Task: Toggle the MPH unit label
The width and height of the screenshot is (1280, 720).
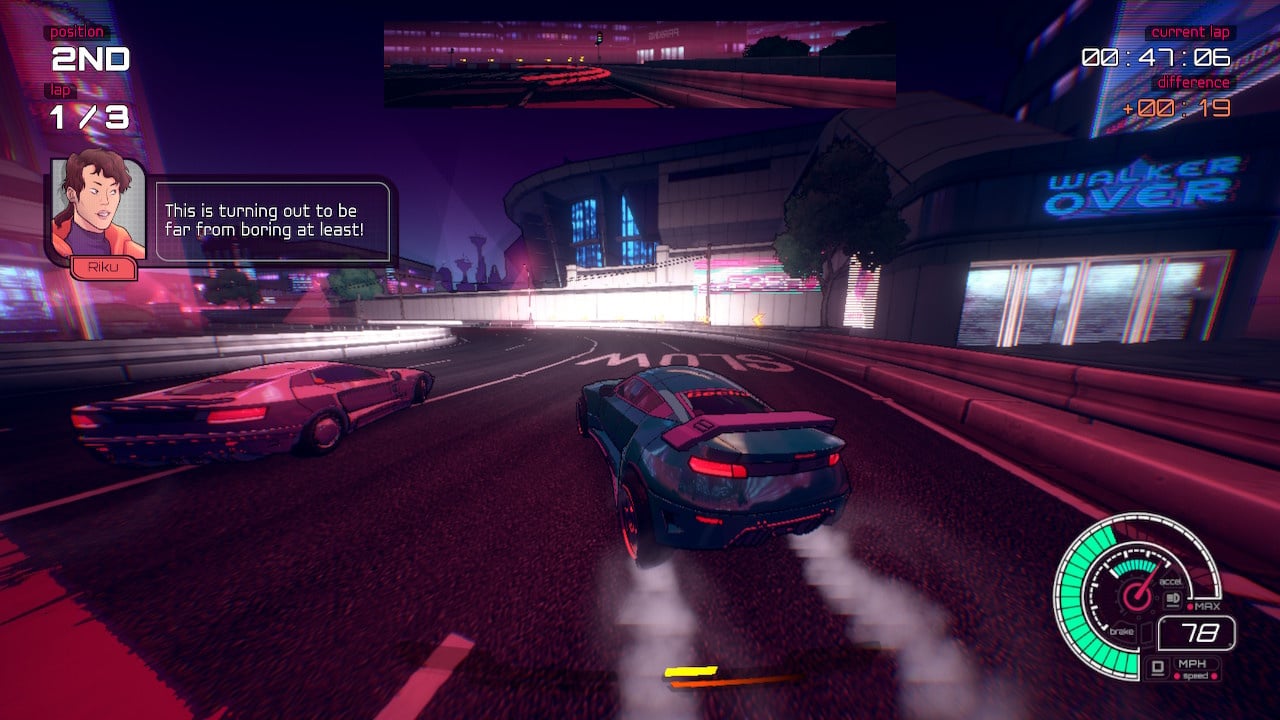Action: click(x=1193, y=664)
